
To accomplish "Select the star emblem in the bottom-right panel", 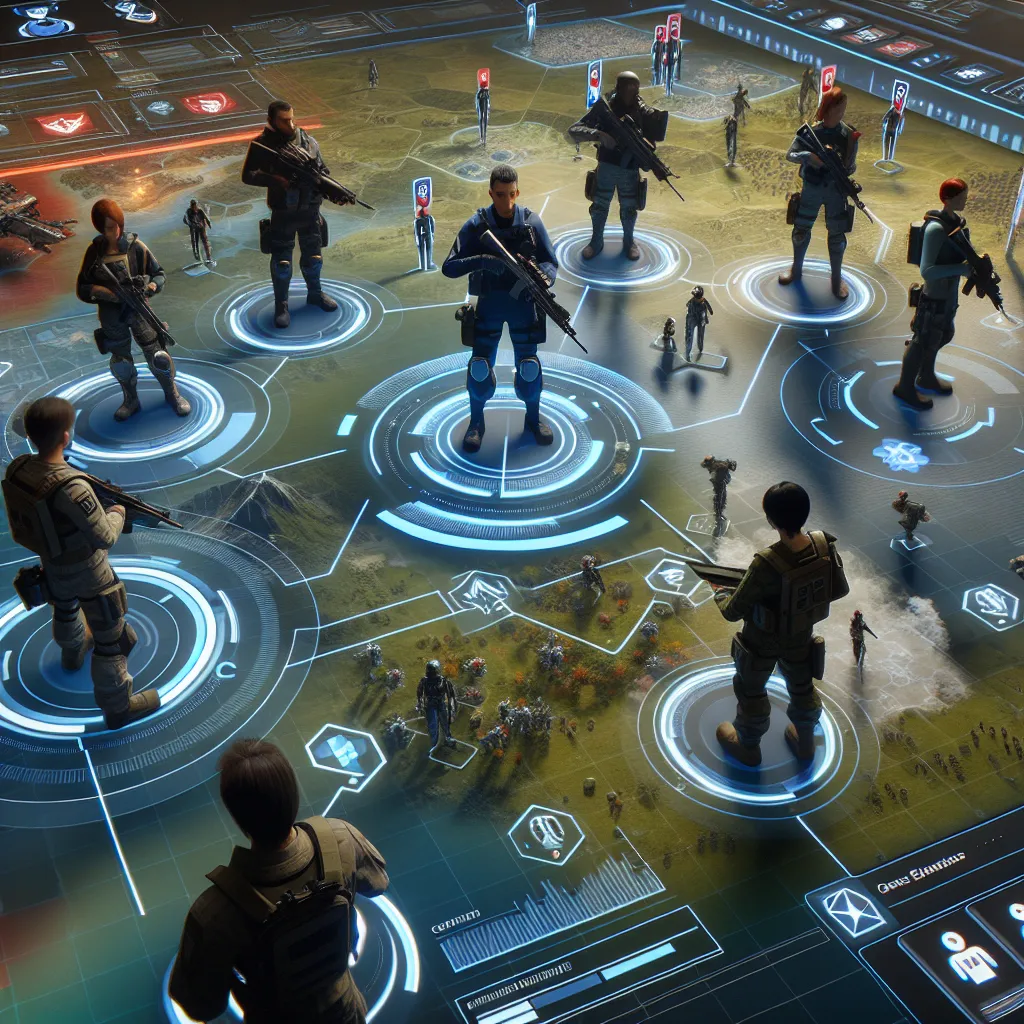I will point(852,912).
